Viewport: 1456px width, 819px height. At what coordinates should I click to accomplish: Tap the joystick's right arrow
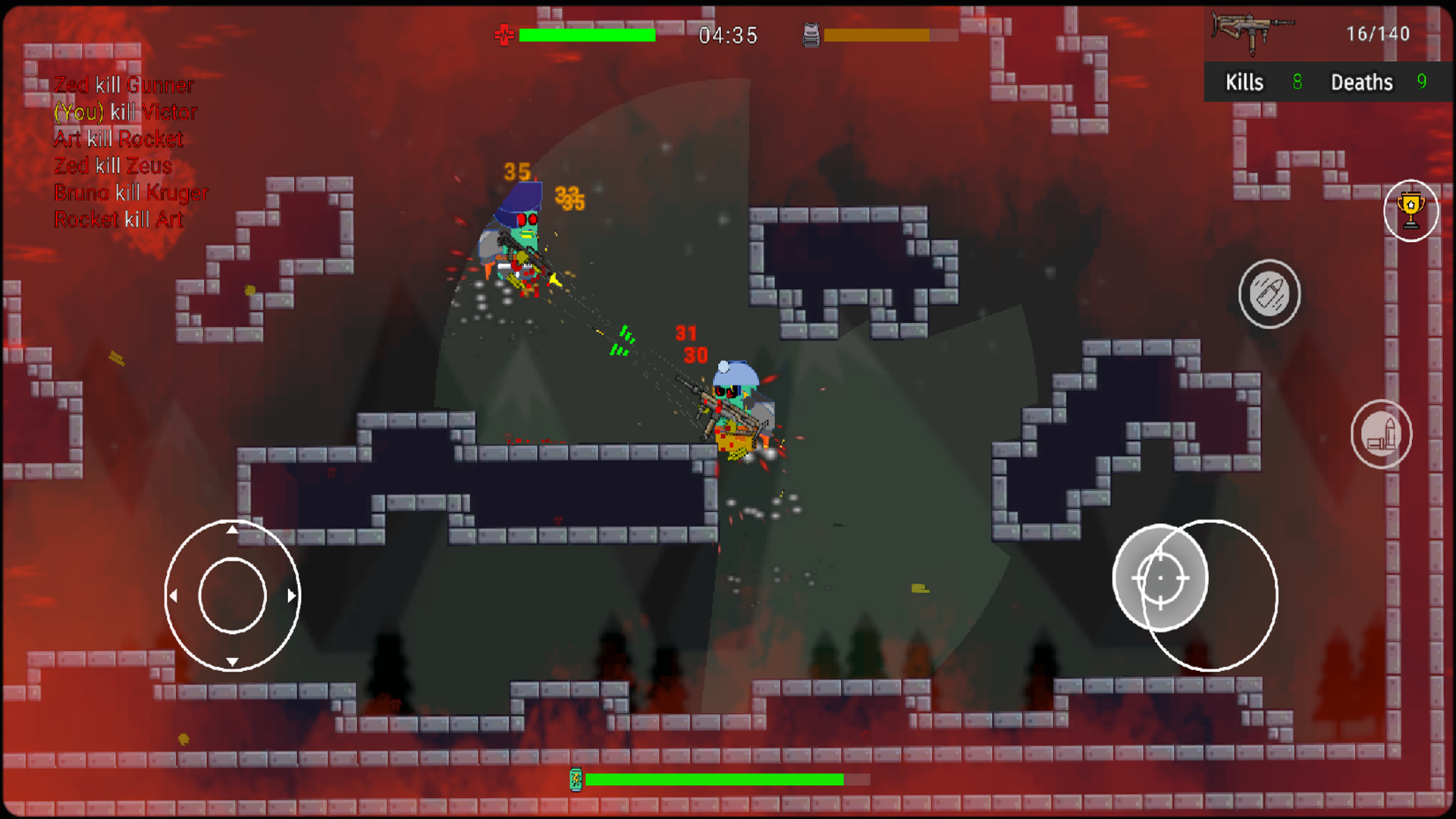(292, 596)
